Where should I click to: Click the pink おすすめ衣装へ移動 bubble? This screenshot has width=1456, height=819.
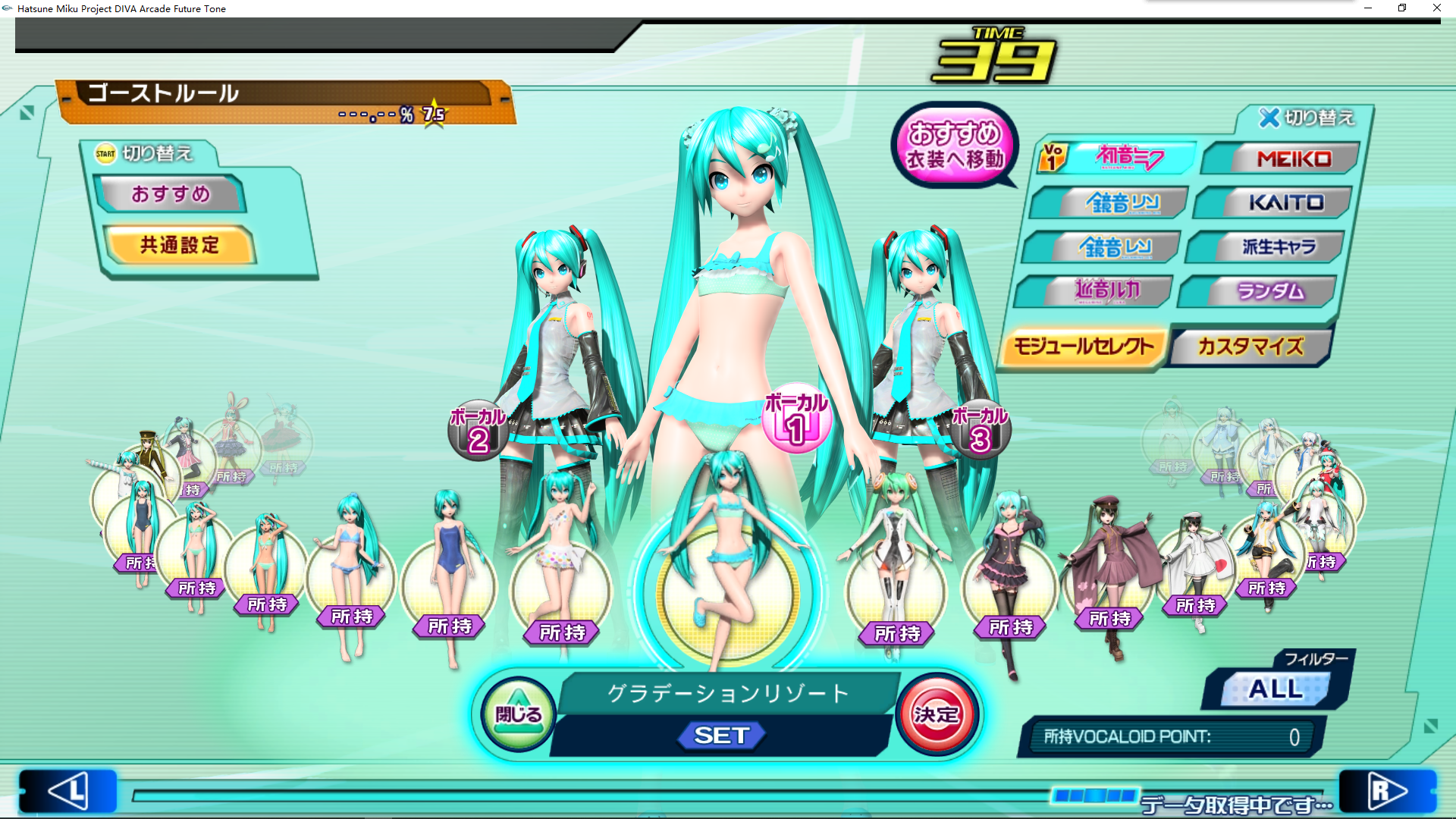955,146
